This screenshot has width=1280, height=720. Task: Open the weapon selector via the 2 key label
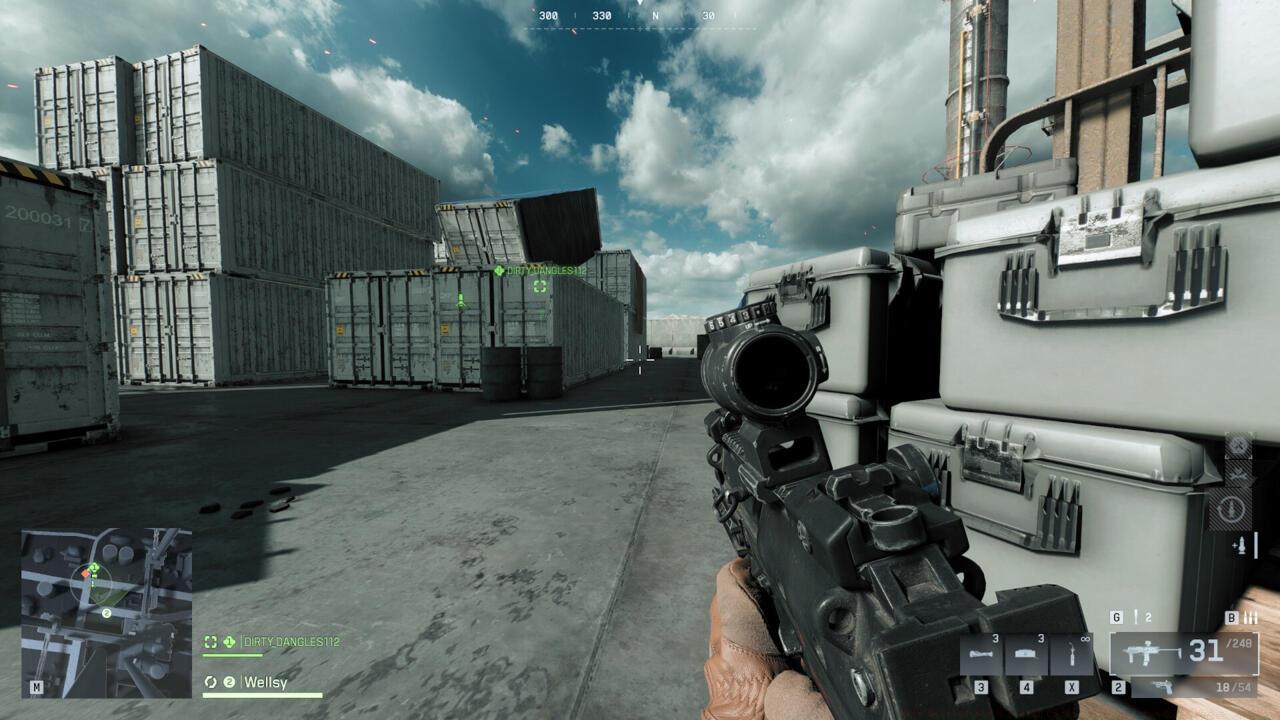click(1118, 688)
